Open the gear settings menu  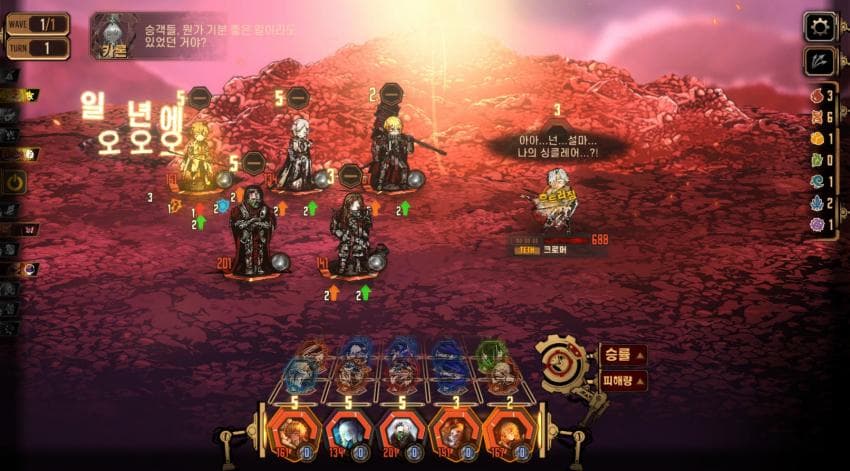820,27
